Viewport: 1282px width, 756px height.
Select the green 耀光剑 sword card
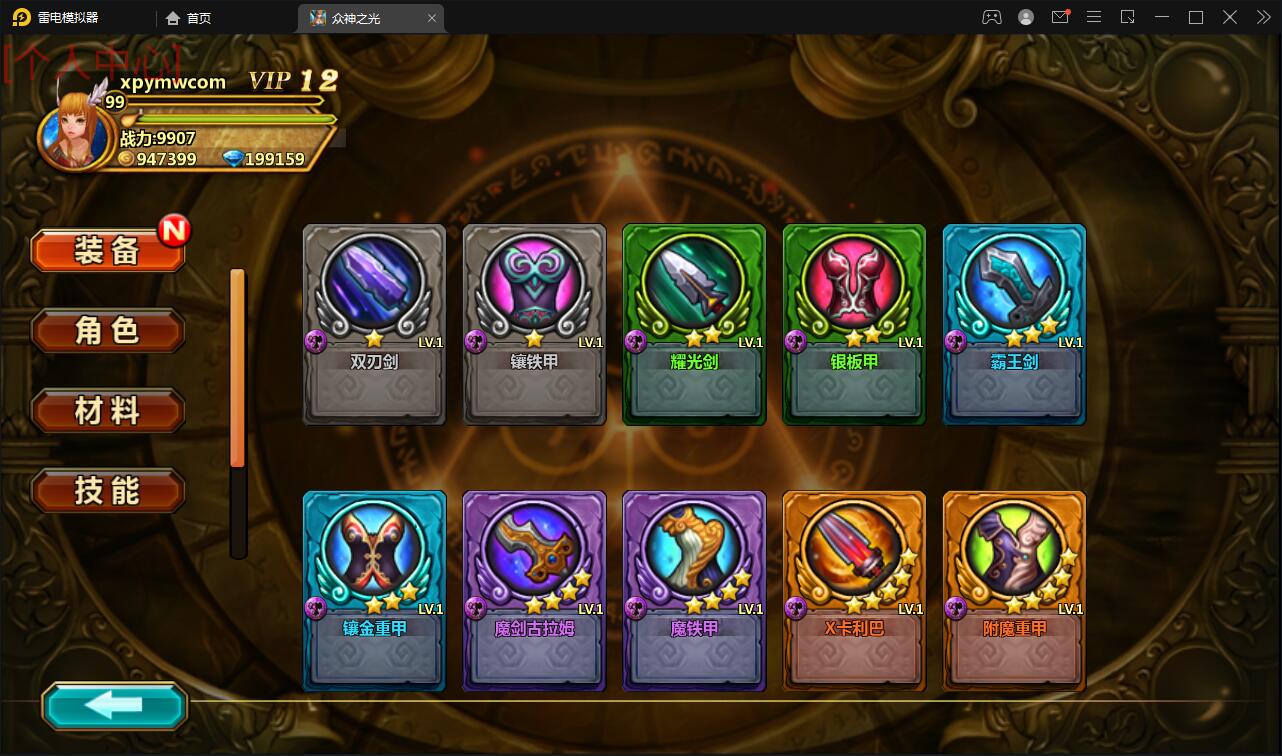(694, 324)
